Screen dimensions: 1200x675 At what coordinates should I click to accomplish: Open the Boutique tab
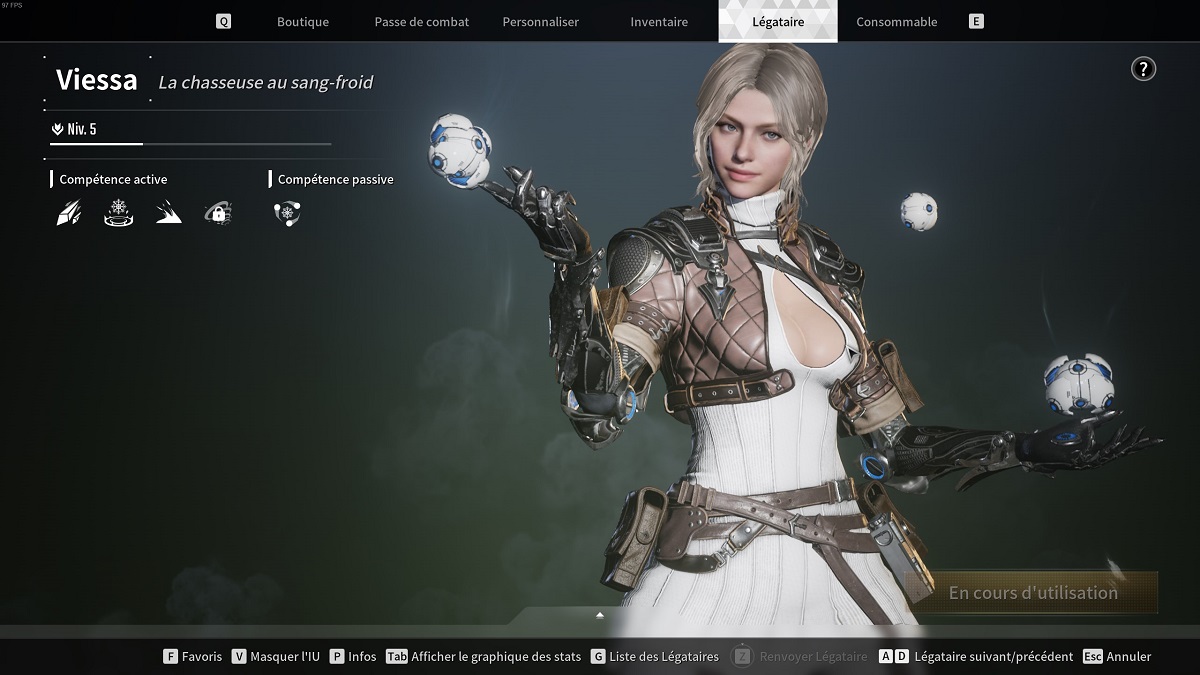(302, 22)
